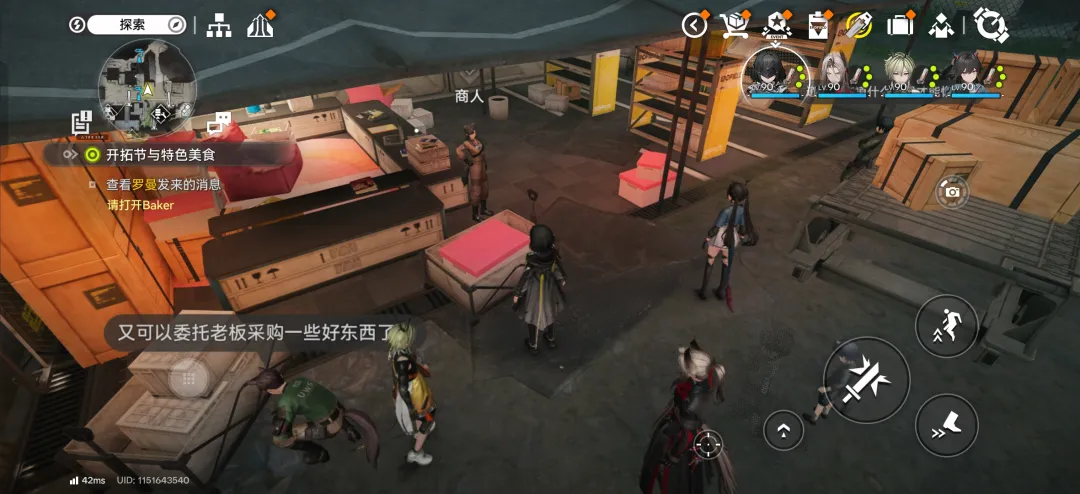Open the yellow-ringed ticket icon

pyautogui.click(x=858, y=25)
